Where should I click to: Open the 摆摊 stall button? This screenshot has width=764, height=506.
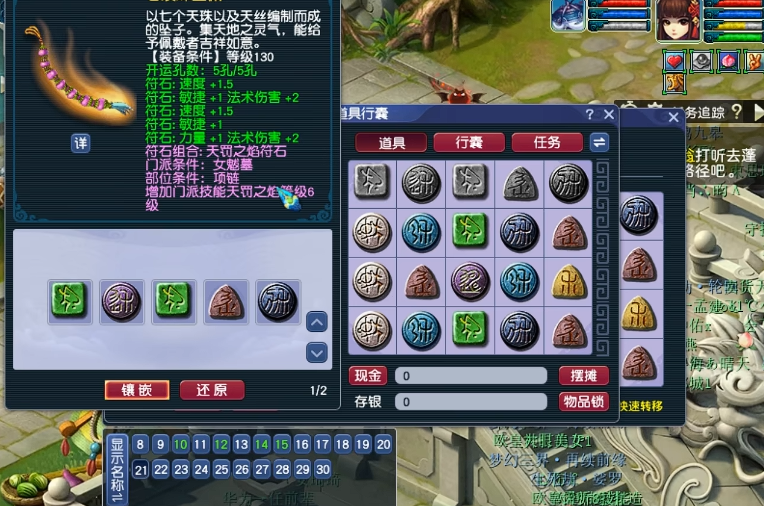(x=583, y=376)
